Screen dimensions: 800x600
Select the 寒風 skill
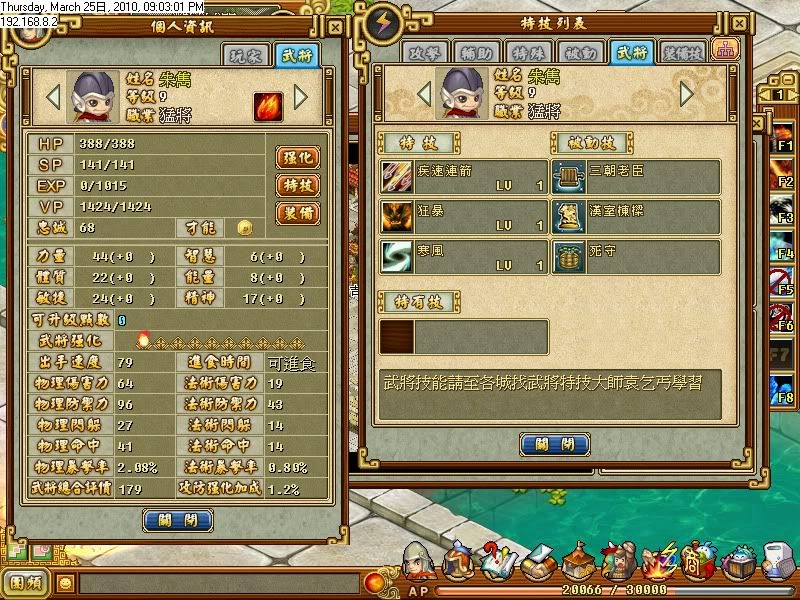click(463, 256)
